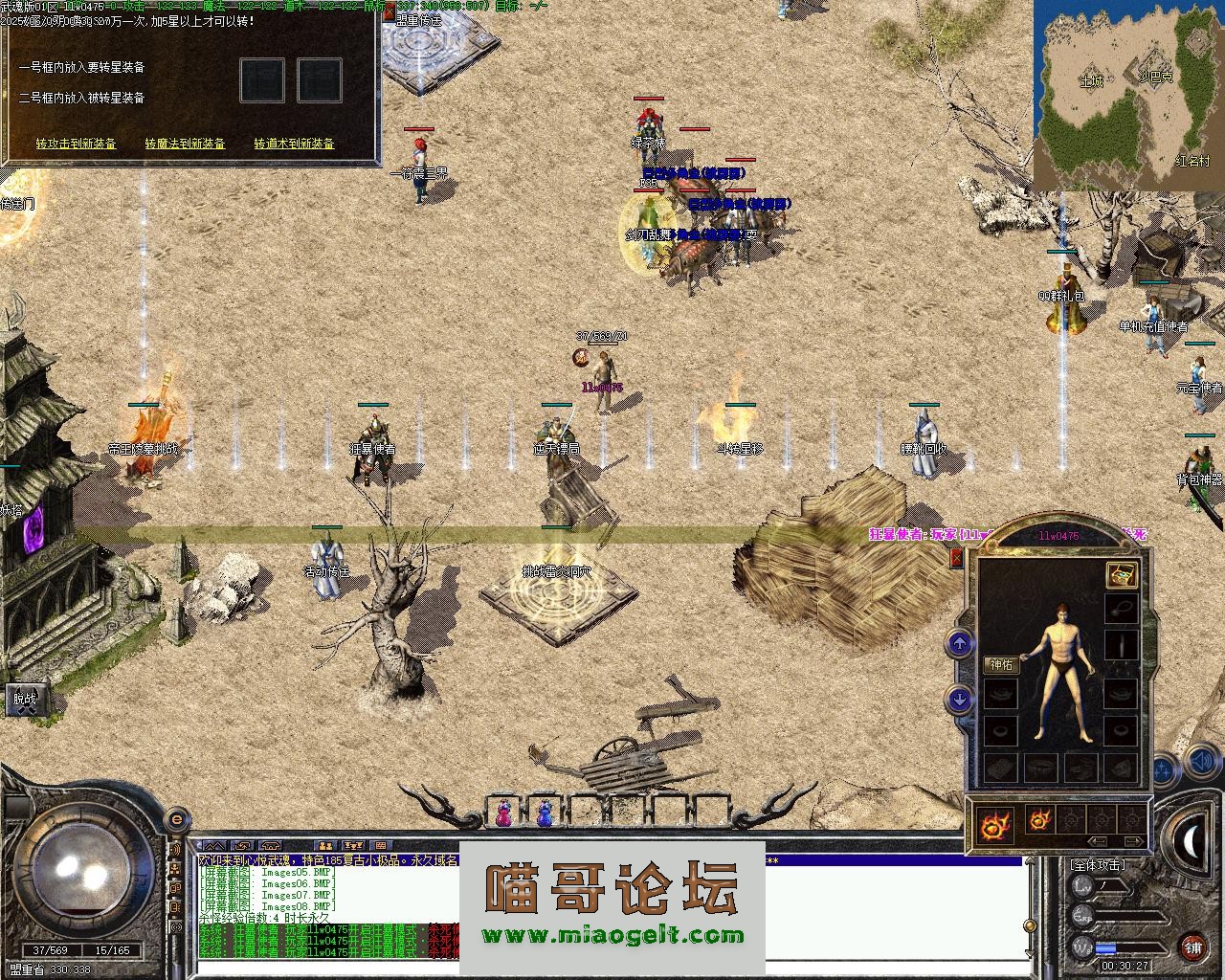The width and height of the screenshot is (1225, 980).
Task: Use the red potion in the belt slot
Action: (502, 813)
